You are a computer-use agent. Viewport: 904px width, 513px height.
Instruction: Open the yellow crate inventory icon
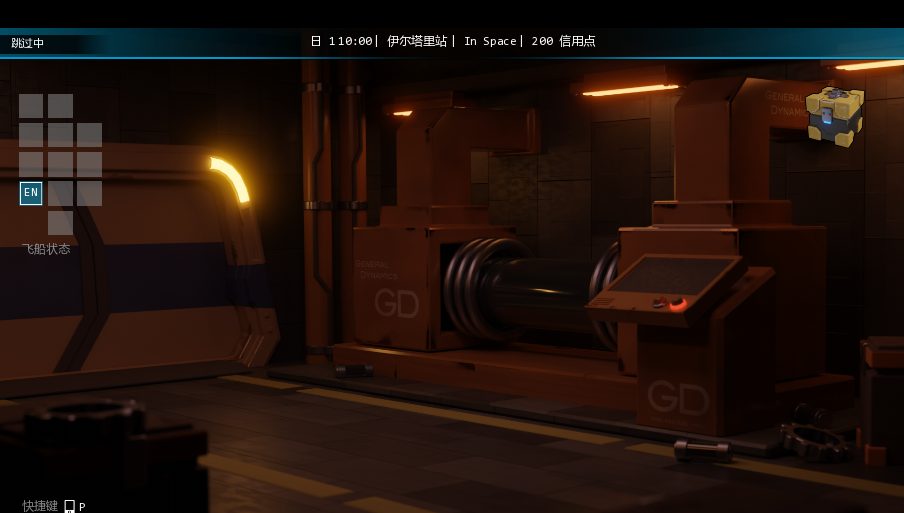click(x=834, y=116)
